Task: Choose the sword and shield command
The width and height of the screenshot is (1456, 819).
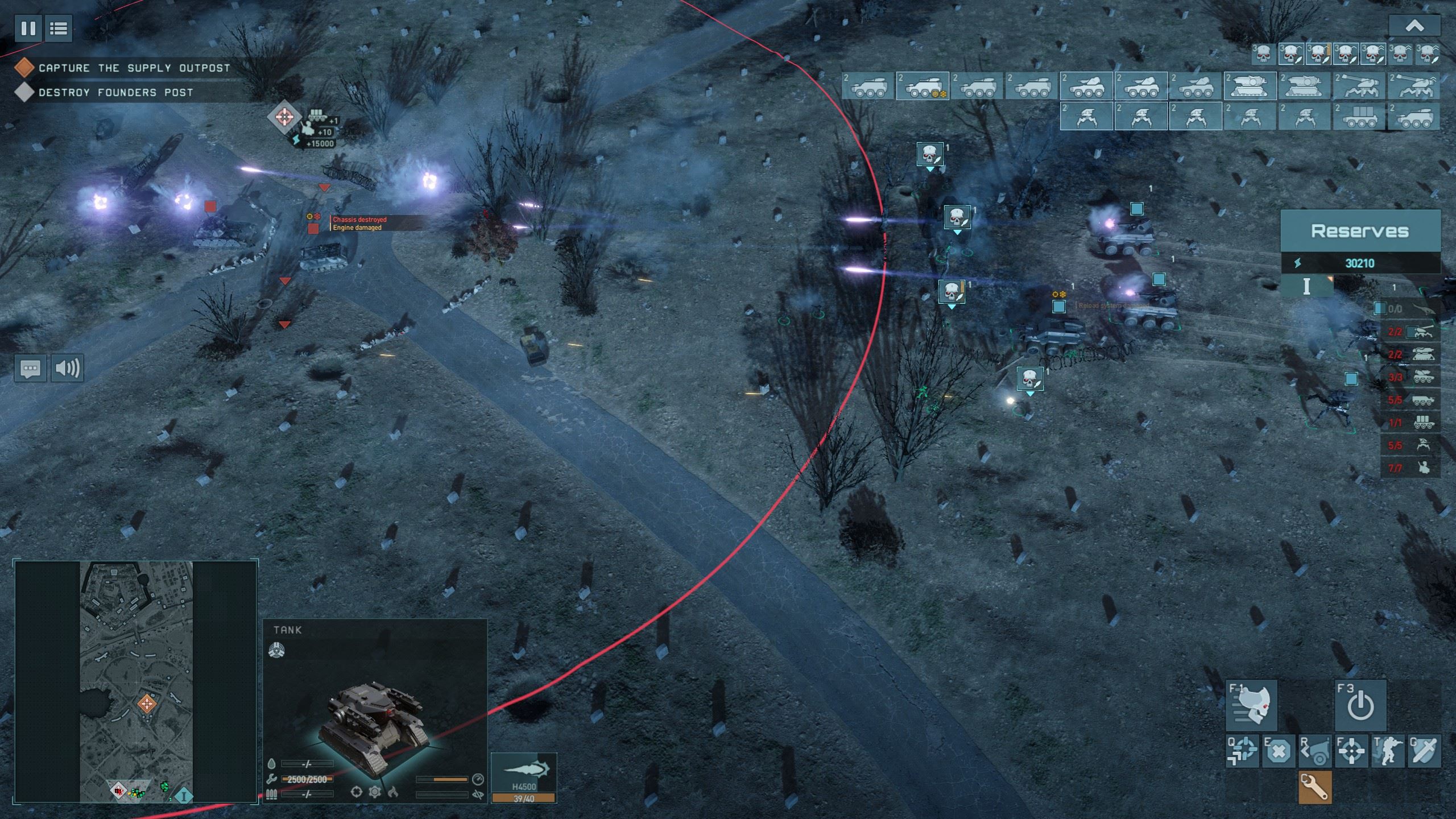Action: pyautogui.click(x=1424, y=752)
